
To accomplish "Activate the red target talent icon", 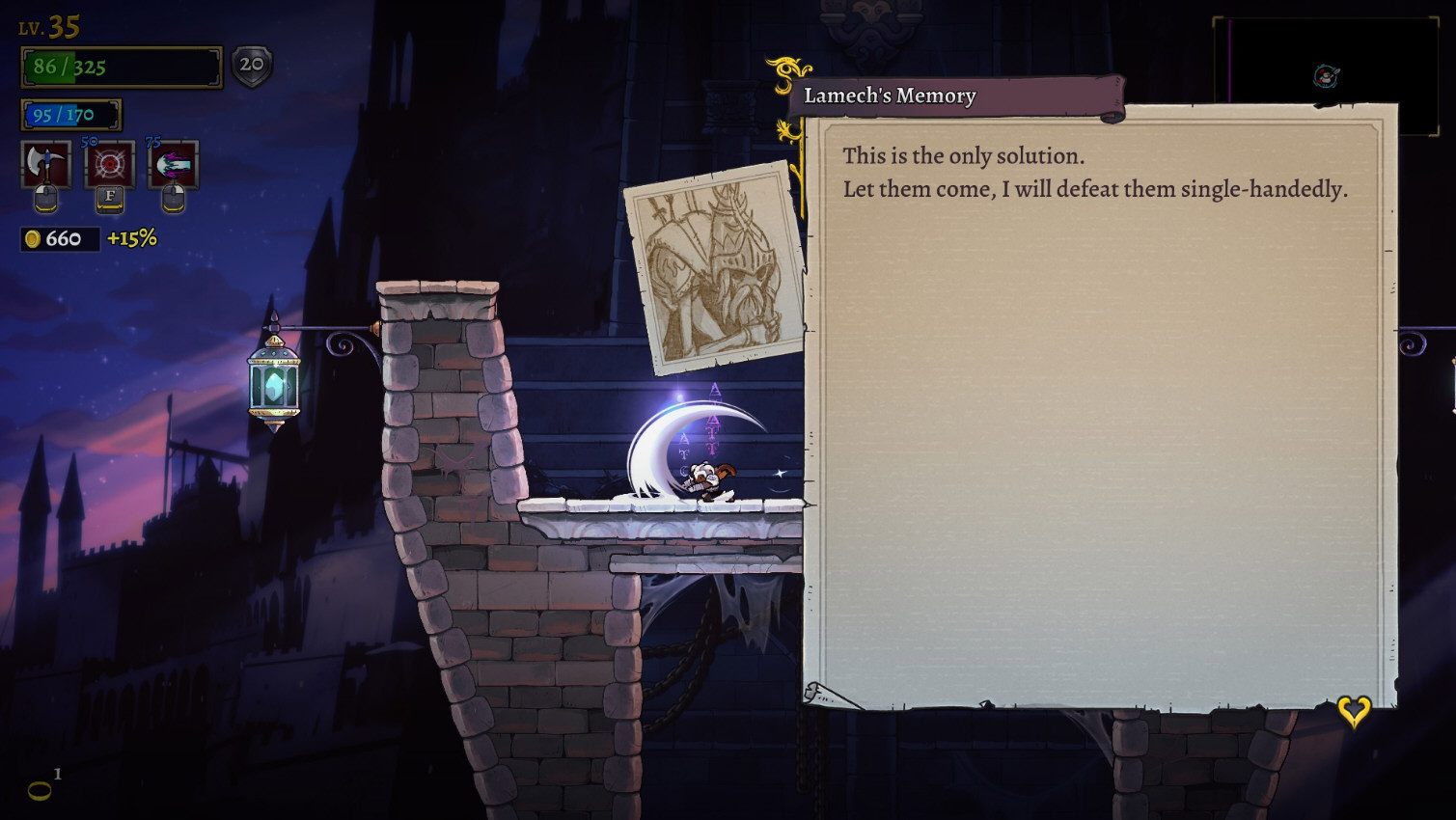I will [x=110, y=165].
